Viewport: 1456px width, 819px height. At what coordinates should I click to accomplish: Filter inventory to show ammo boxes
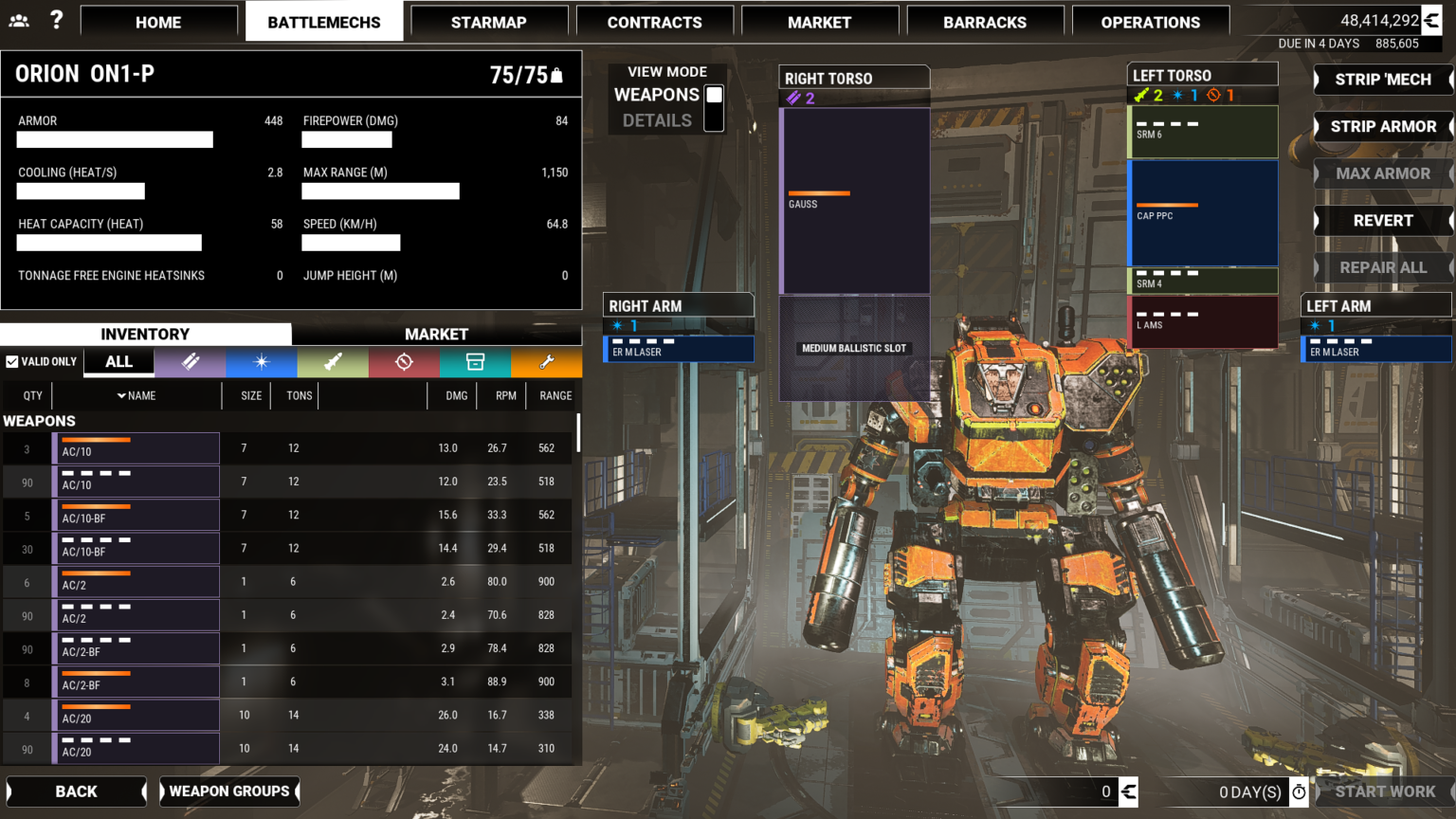[475, 362]
